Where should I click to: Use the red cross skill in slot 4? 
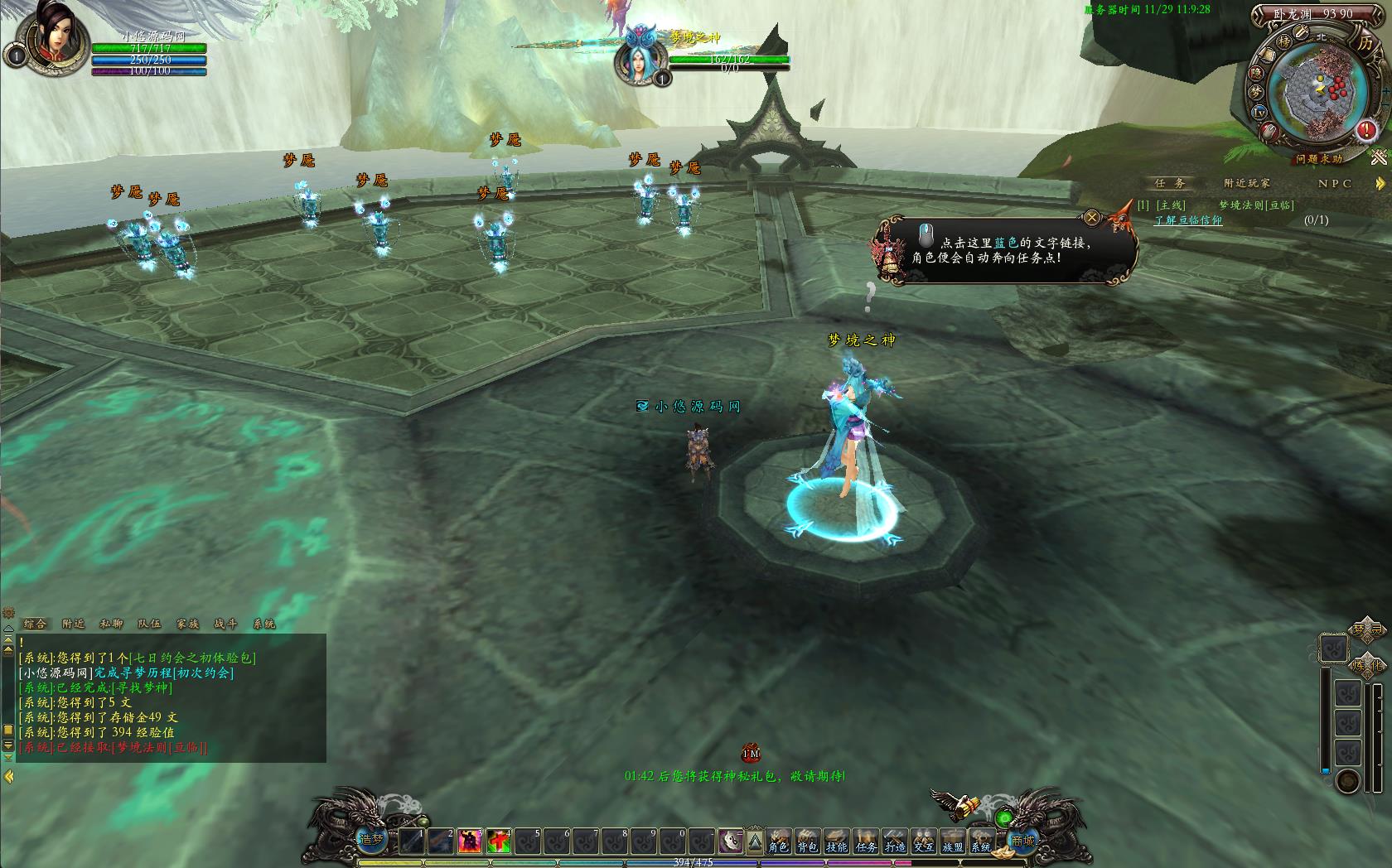tap(499, 841)
